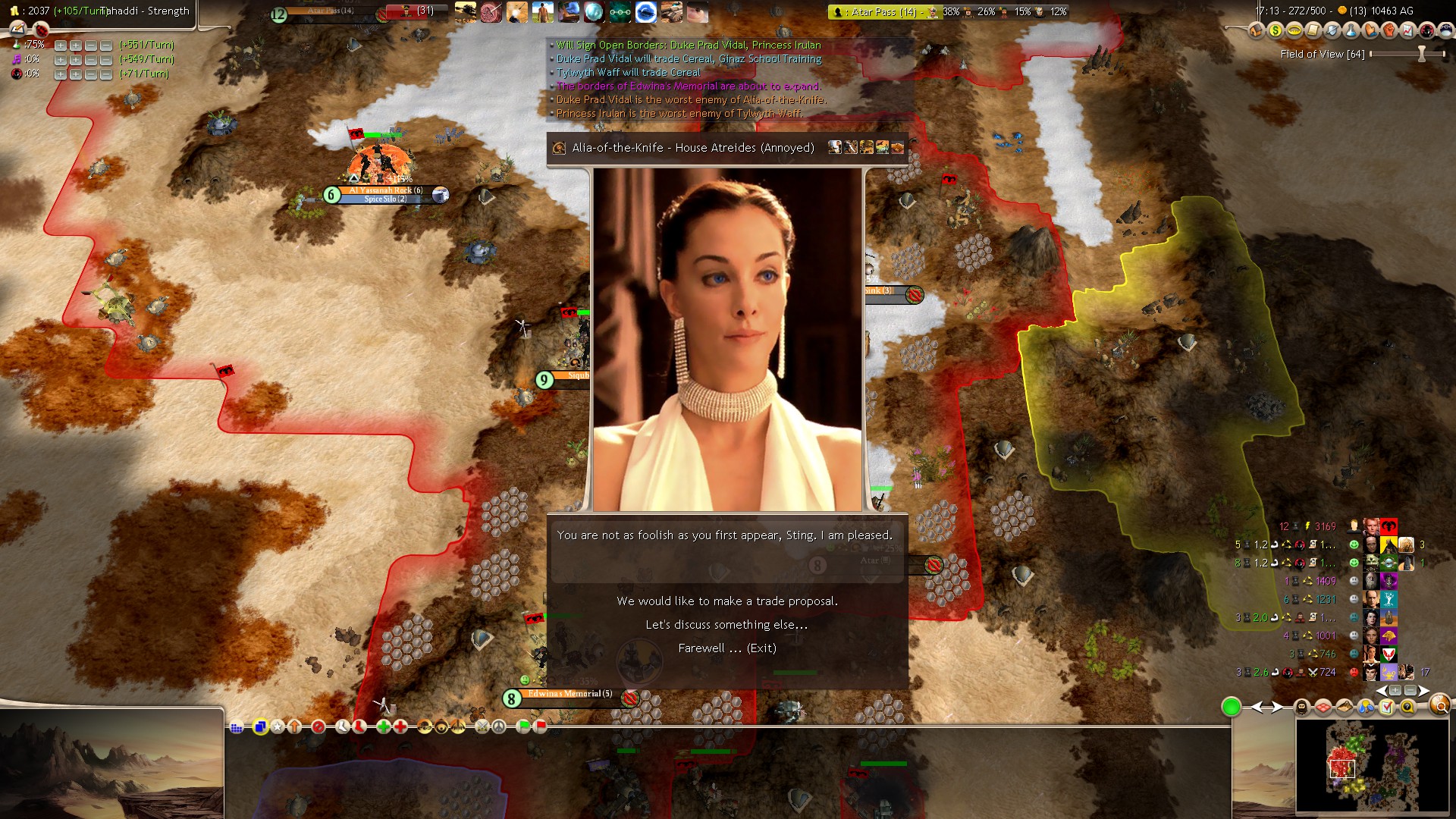
Task: Open the Financial Advisor dollar icon
Action: coord(1276,31)
